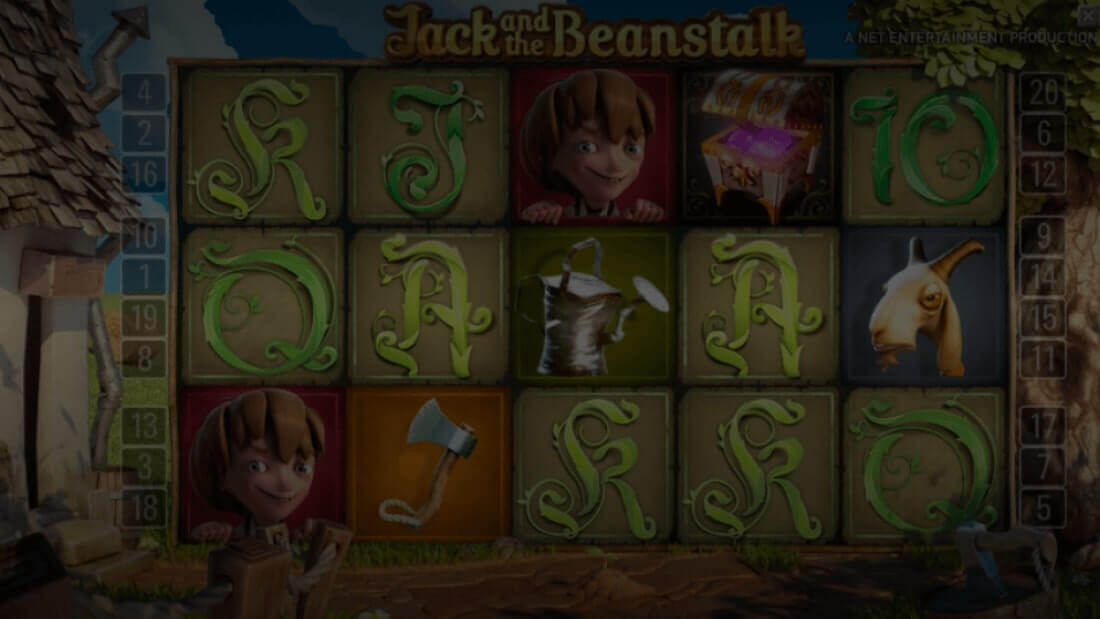Highlight payline 14
Viewport: 1100px width, 619px height.
click(x=1043, y=277)
